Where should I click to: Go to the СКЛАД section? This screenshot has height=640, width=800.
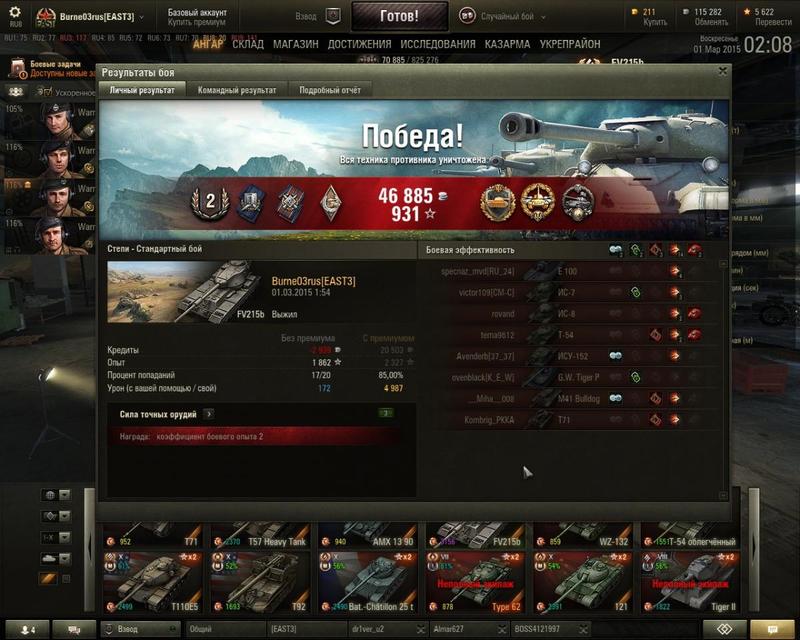(248, 45)
